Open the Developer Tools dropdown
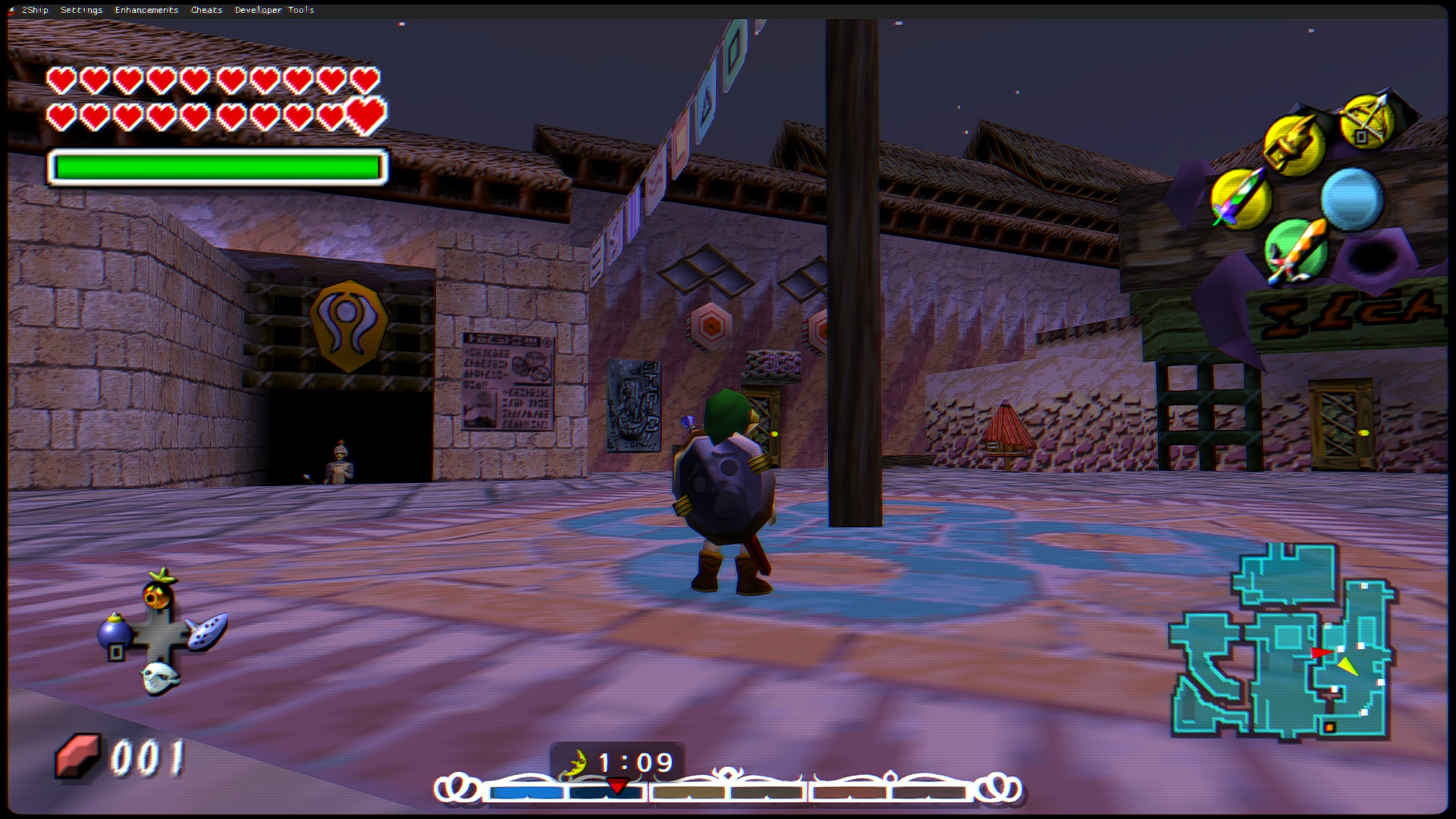The height and width of the screenshot is (819, 1456). click(x=274, y=10)
